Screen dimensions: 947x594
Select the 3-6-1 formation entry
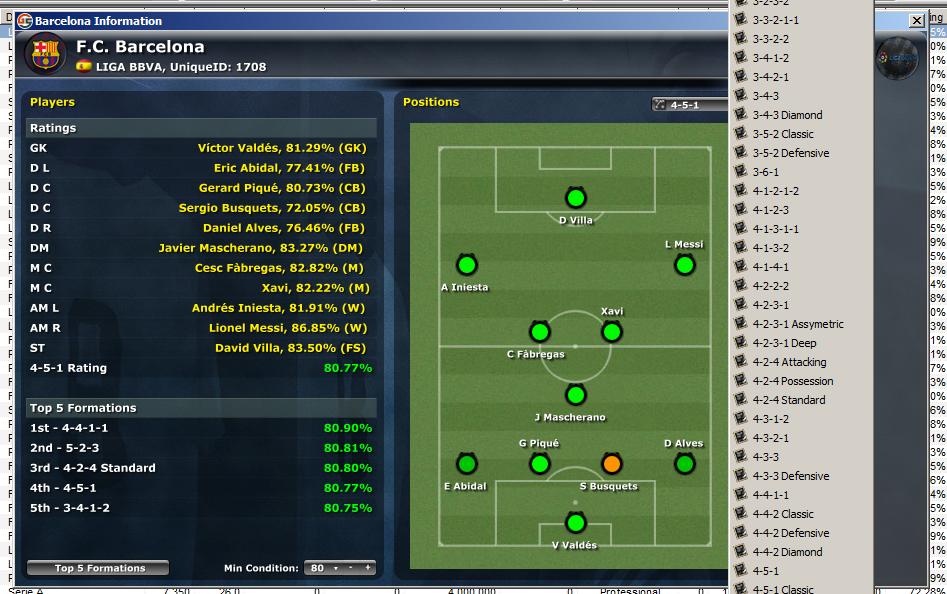coord(765,172)
